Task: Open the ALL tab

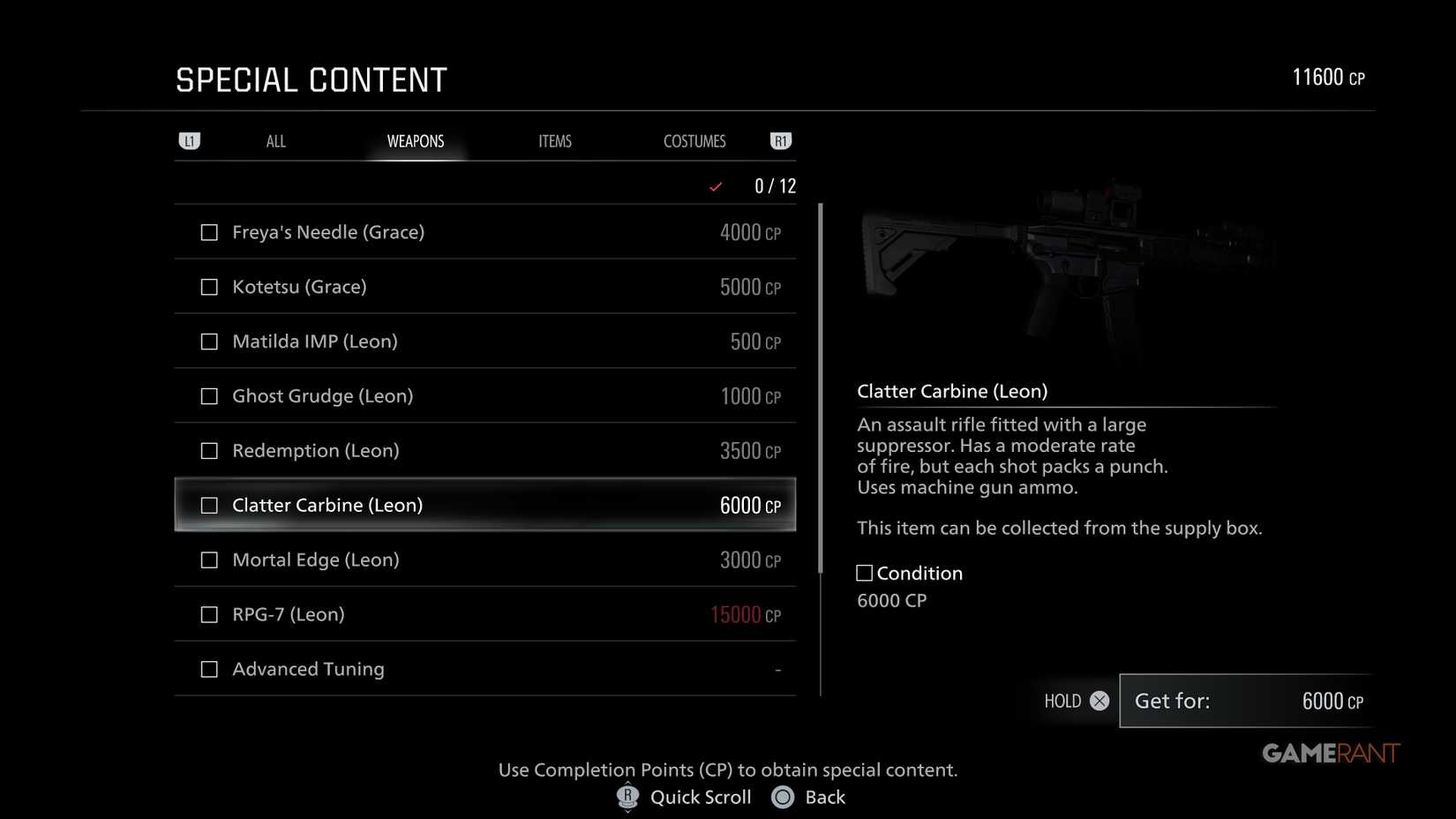Action: [x=275, y=140]
